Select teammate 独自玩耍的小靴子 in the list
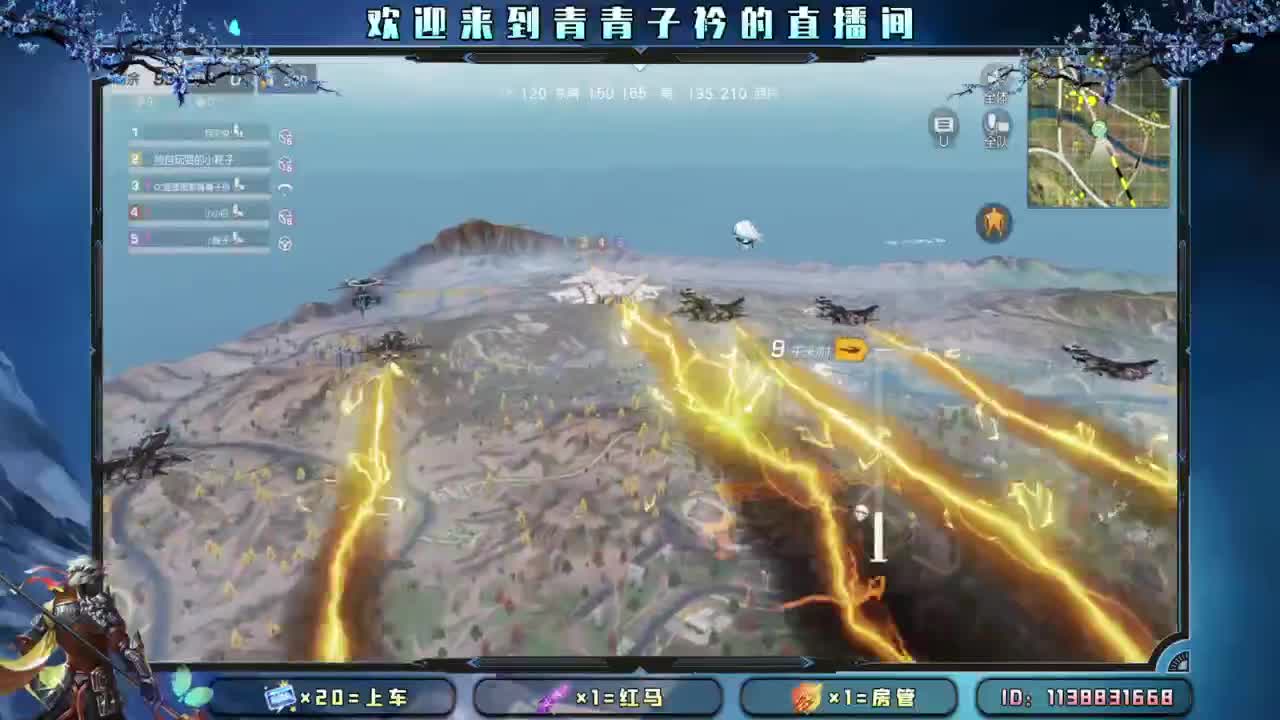 [x=197, y=159]
